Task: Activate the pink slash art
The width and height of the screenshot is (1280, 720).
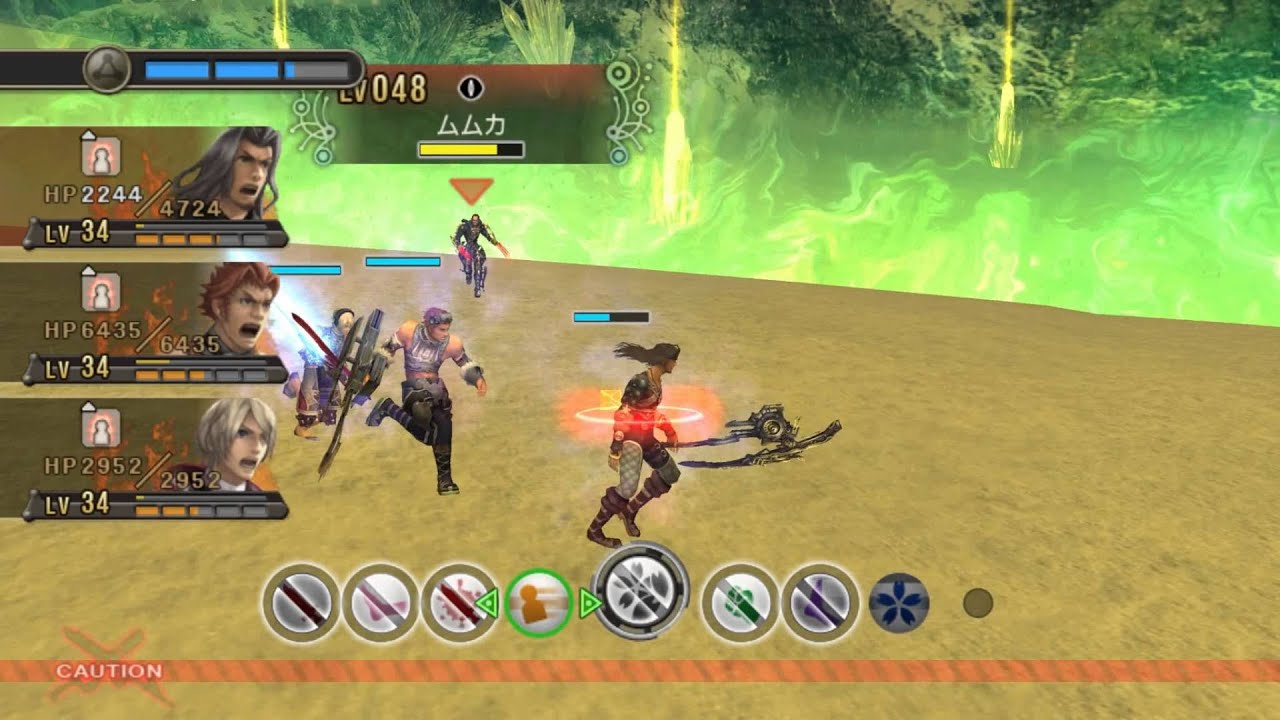Action: [x=380, y=603]
